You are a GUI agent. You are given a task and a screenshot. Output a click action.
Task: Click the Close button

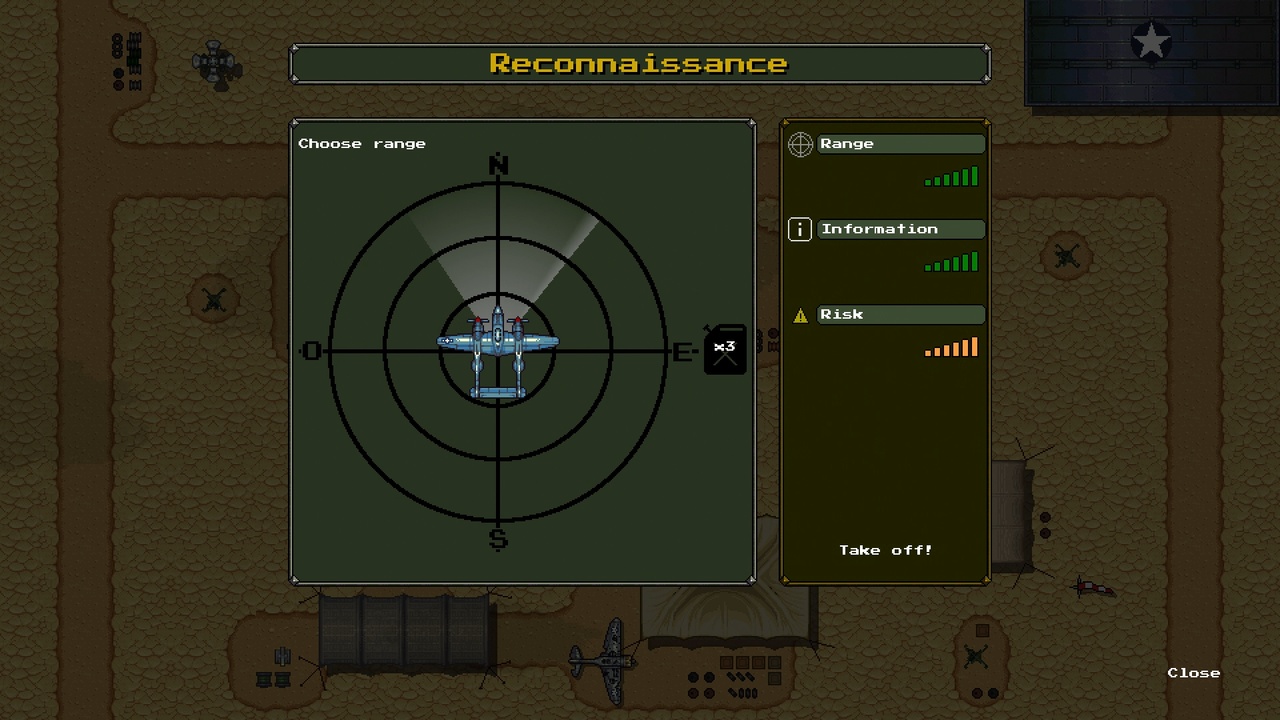[1193, 672]
